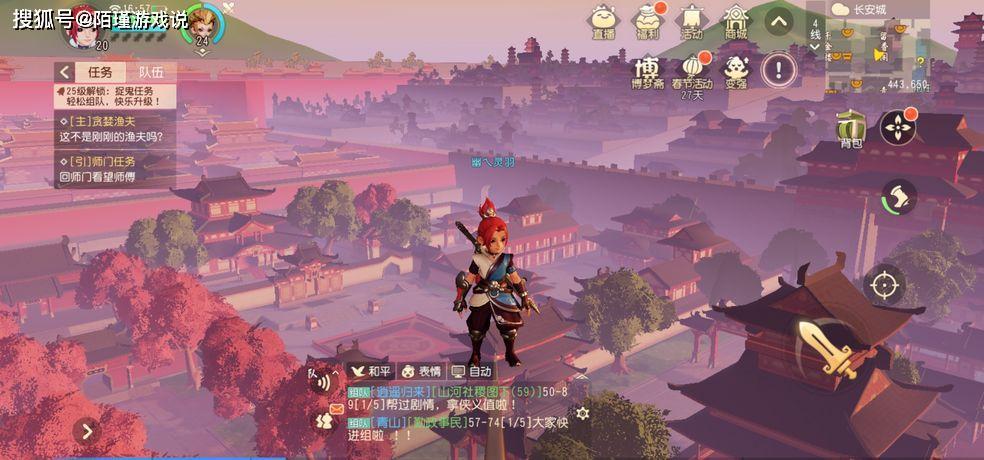Open the 表情 emote menu
The height and width of the screenshot is (460, 984).
click(x=422, y=370)
